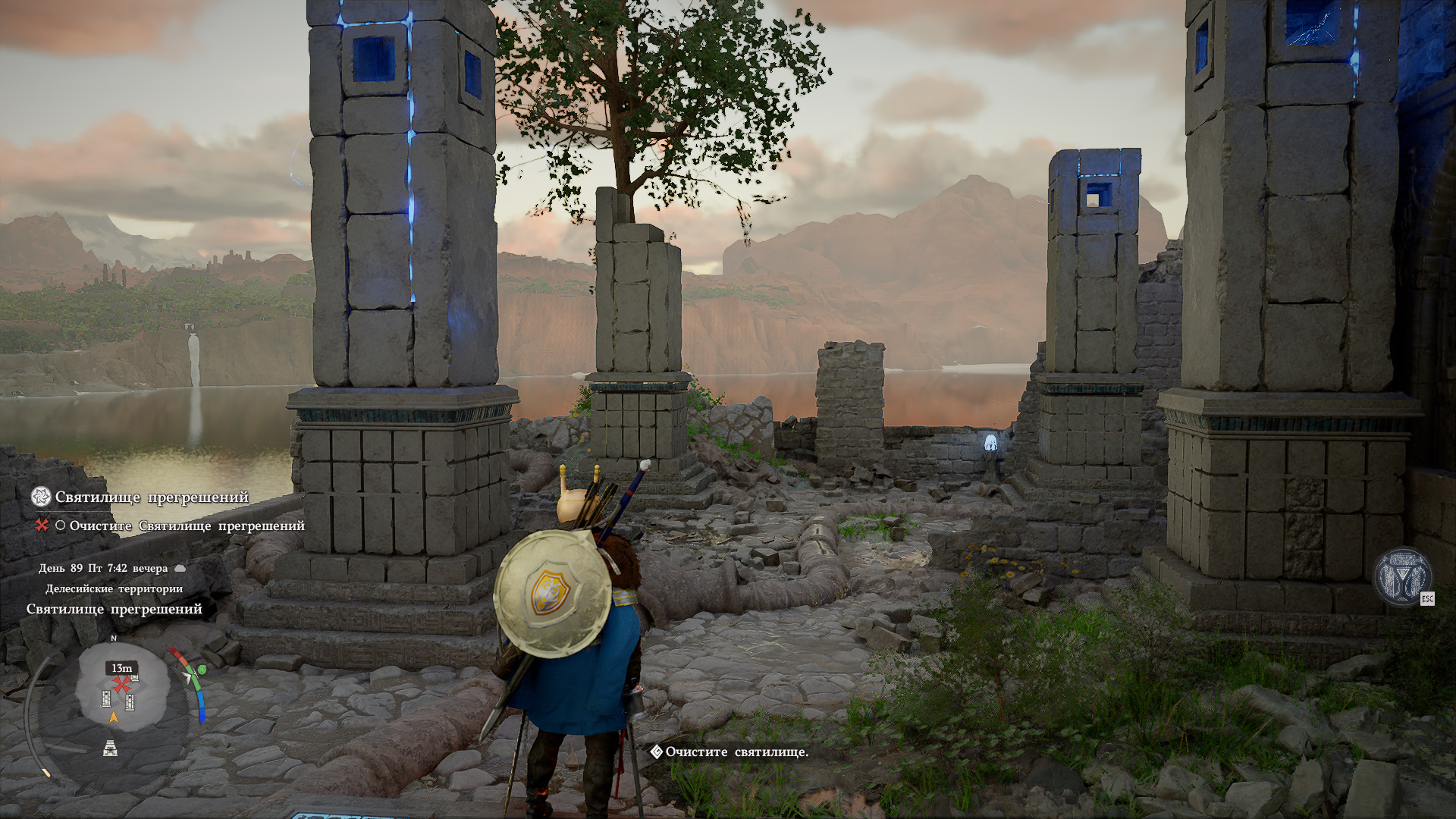
Task: Click the quest emblem beside Святилище прегрешений title
Action: pyautogui.click(x=41, y=497)
